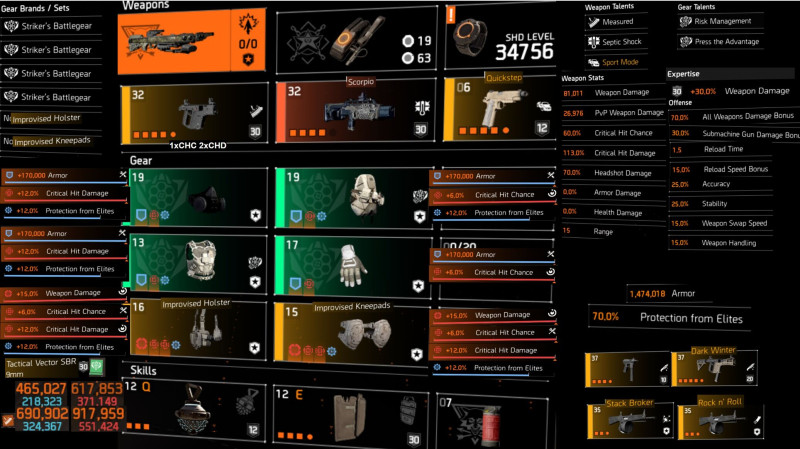Pick the Dark Winter weapon tile

point(714,369)
